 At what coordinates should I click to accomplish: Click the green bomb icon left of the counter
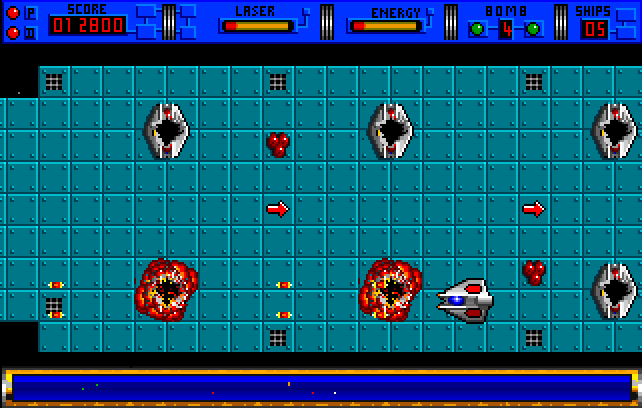point(478,28)
